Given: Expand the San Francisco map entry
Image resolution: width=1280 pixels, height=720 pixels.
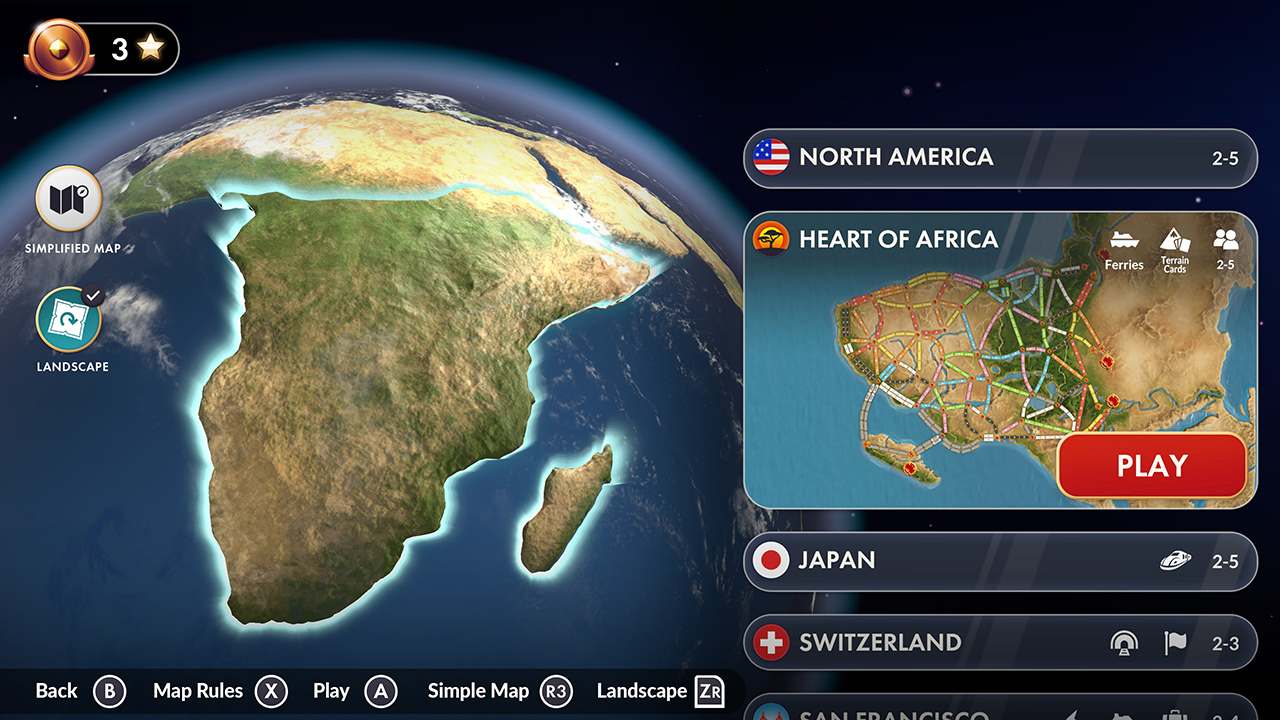Looking at the screenshot, I should (1000, 712).
